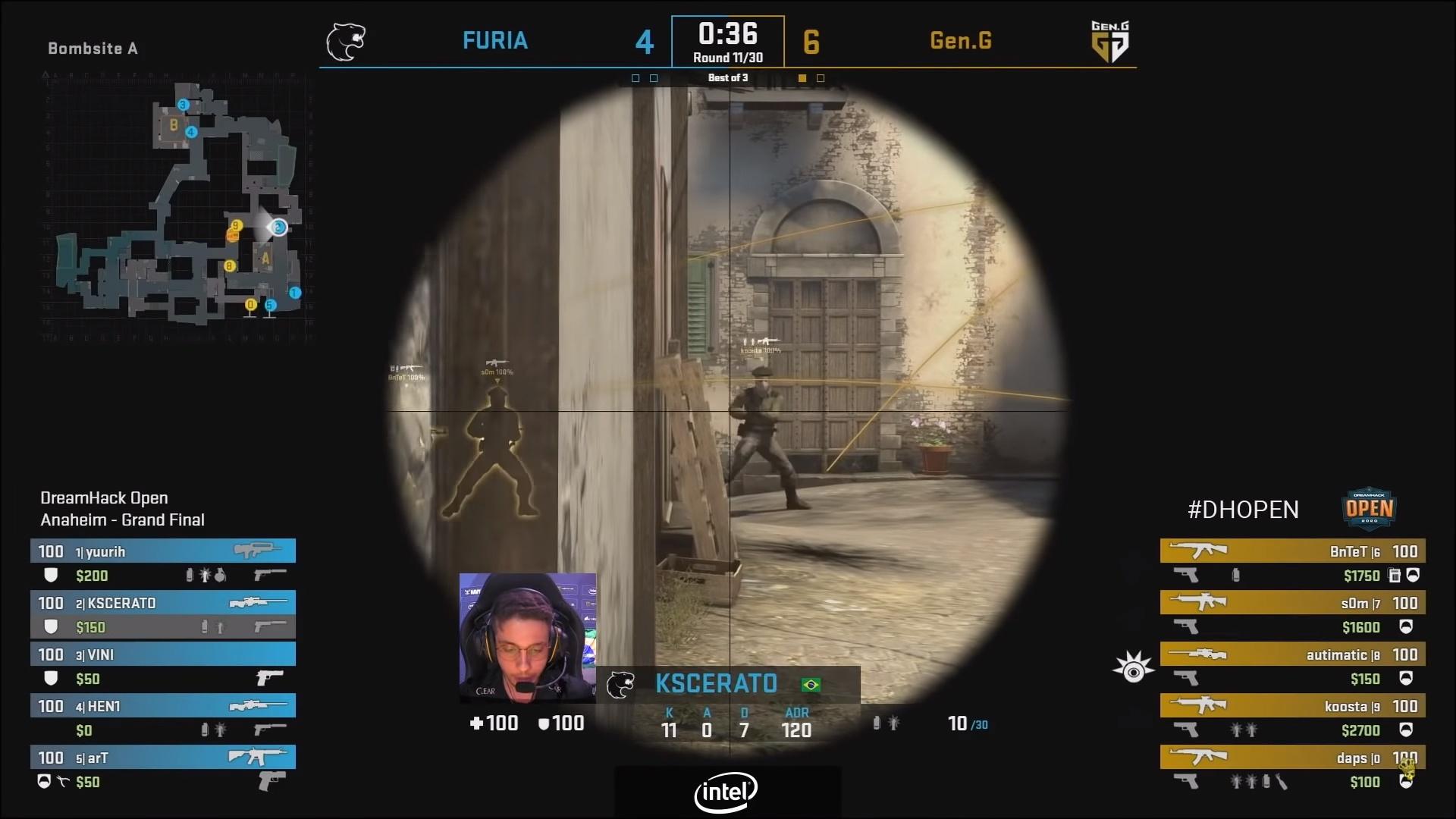The width and height of the screenshot is (1456, 819).
Task: Click the defuse kit icon next to BnTeT's money
Action: (x=1394, y=576)
